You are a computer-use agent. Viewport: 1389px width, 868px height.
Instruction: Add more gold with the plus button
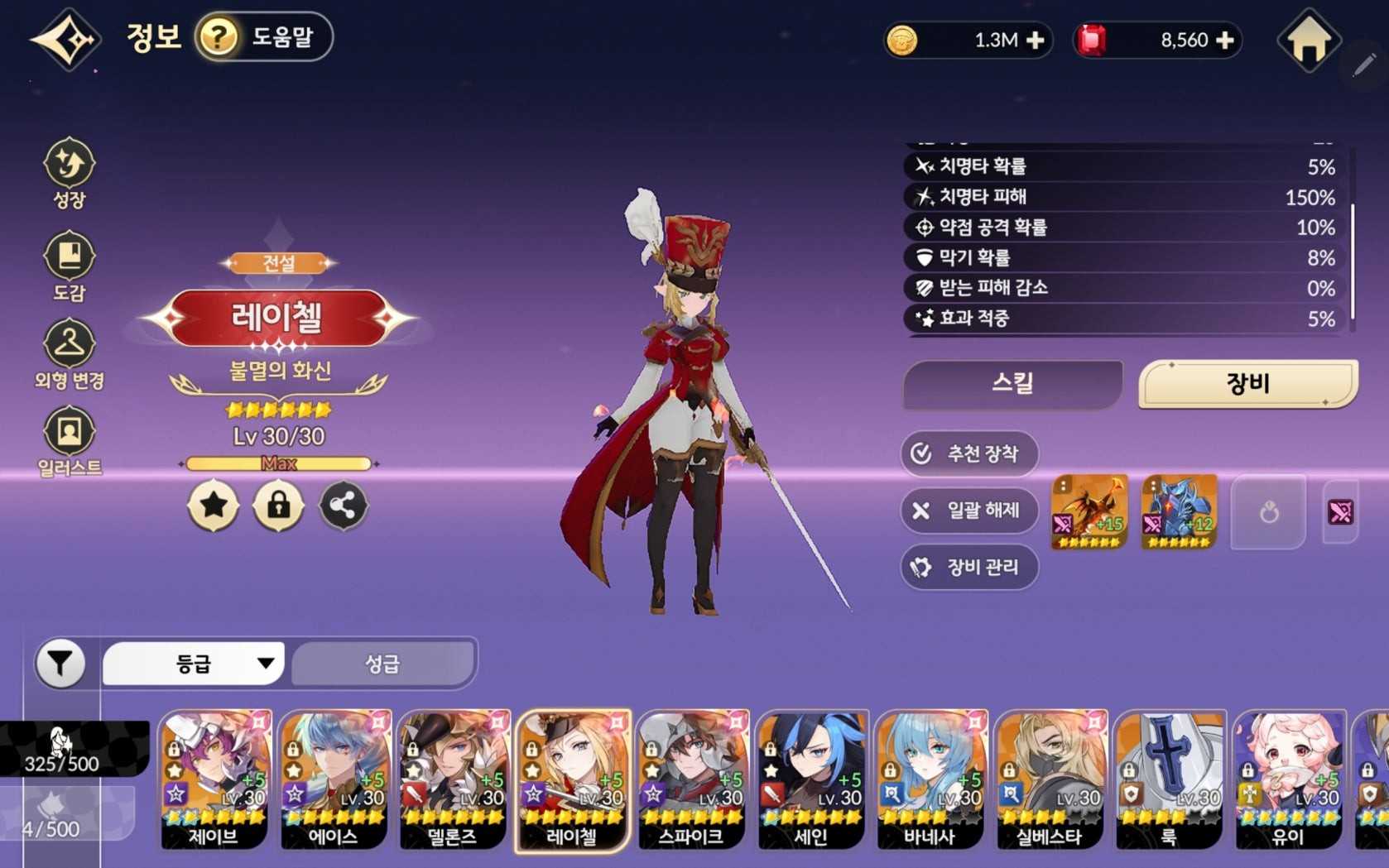point(1035,41)
